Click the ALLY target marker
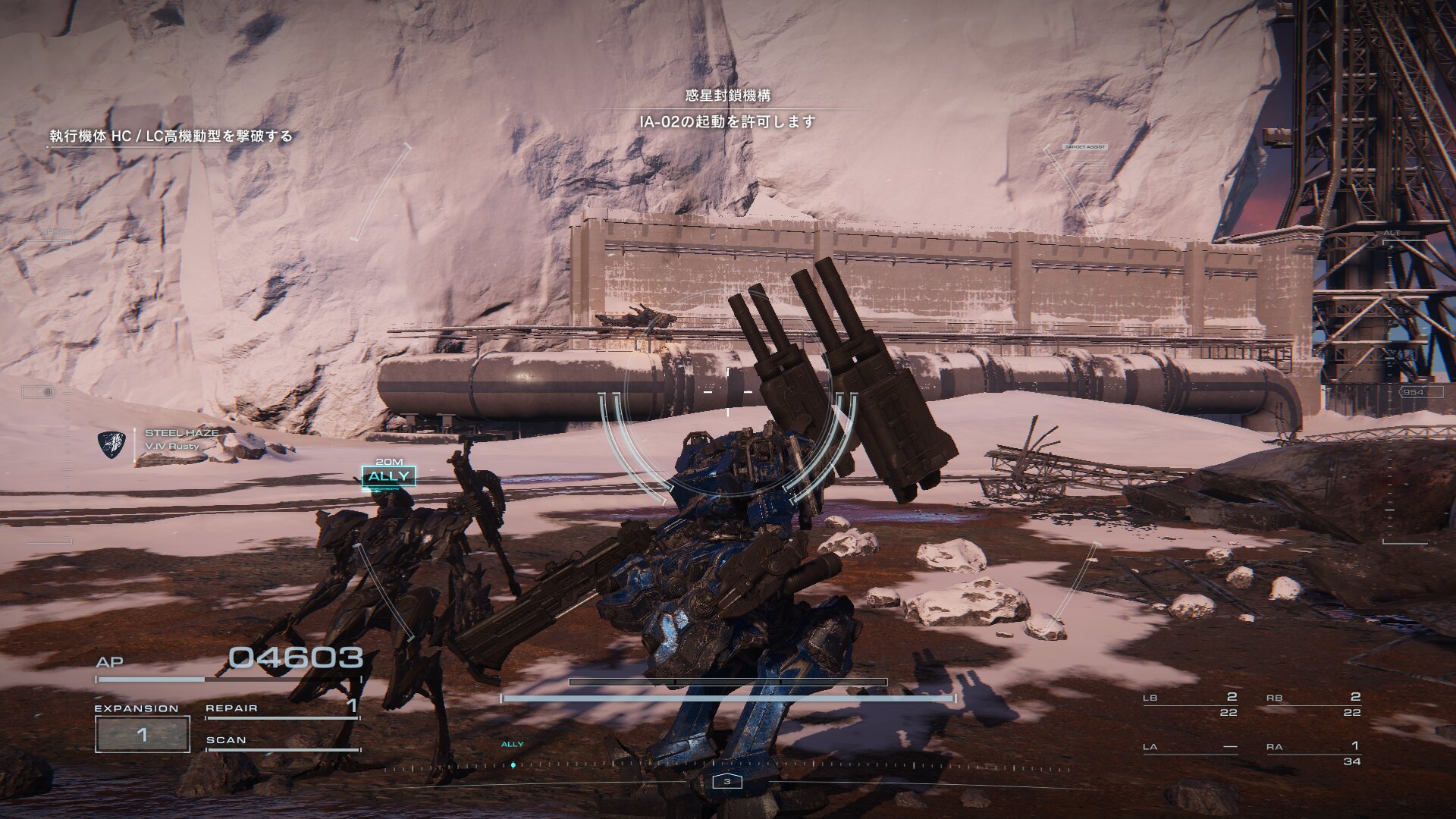1456x819 pixels. click(x=388, y=476)
